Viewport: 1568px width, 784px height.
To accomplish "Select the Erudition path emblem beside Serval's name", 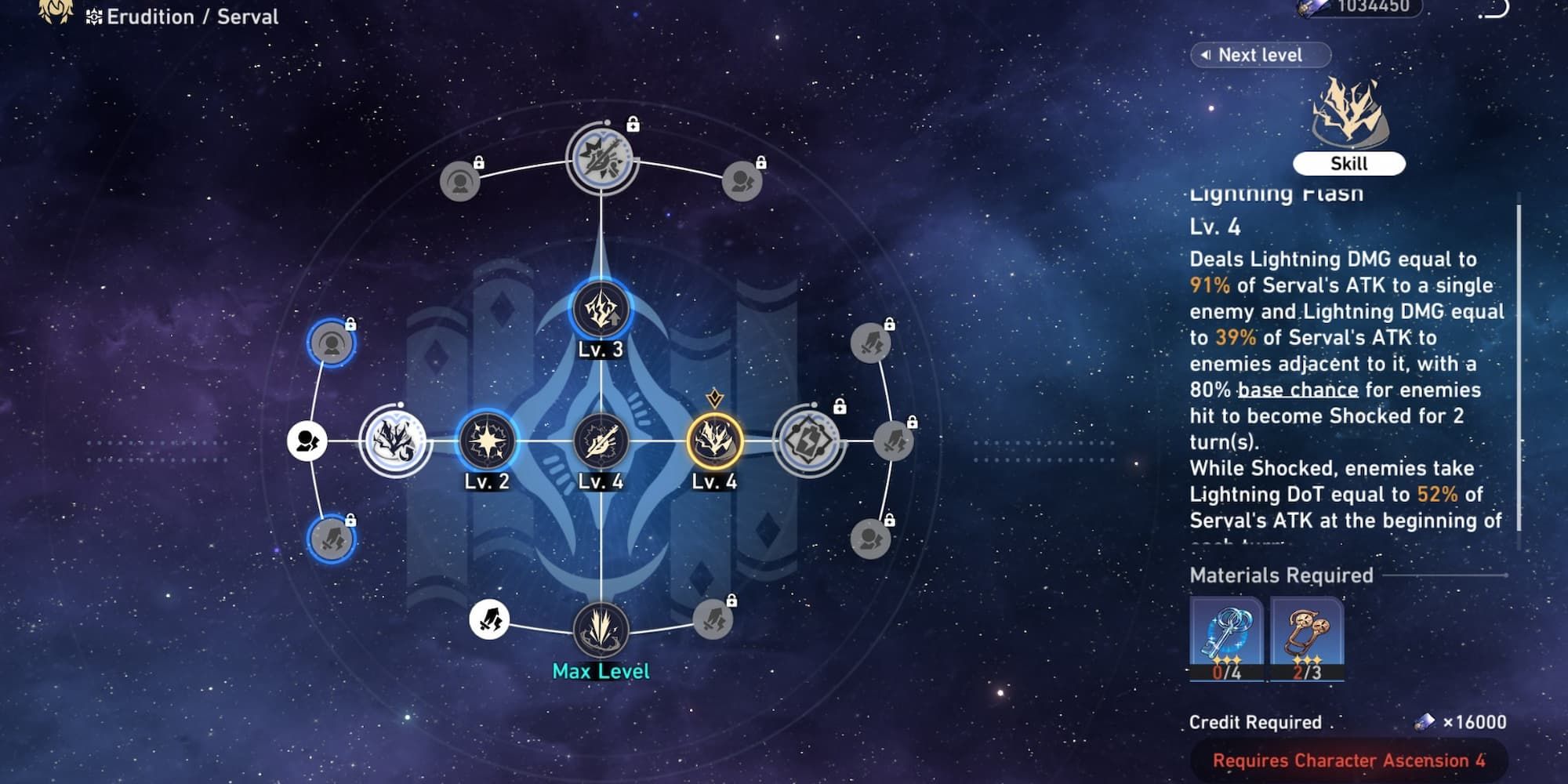I will click(x=94, y=16).
